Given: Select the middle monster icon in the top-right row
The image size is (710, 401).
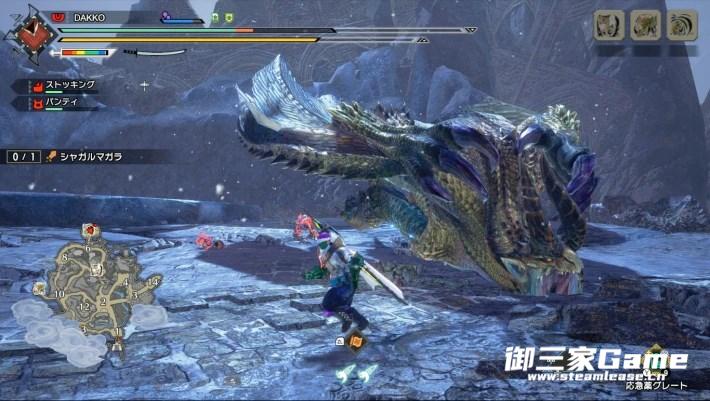Looking at the screenshot, I should tap(646, 25).
